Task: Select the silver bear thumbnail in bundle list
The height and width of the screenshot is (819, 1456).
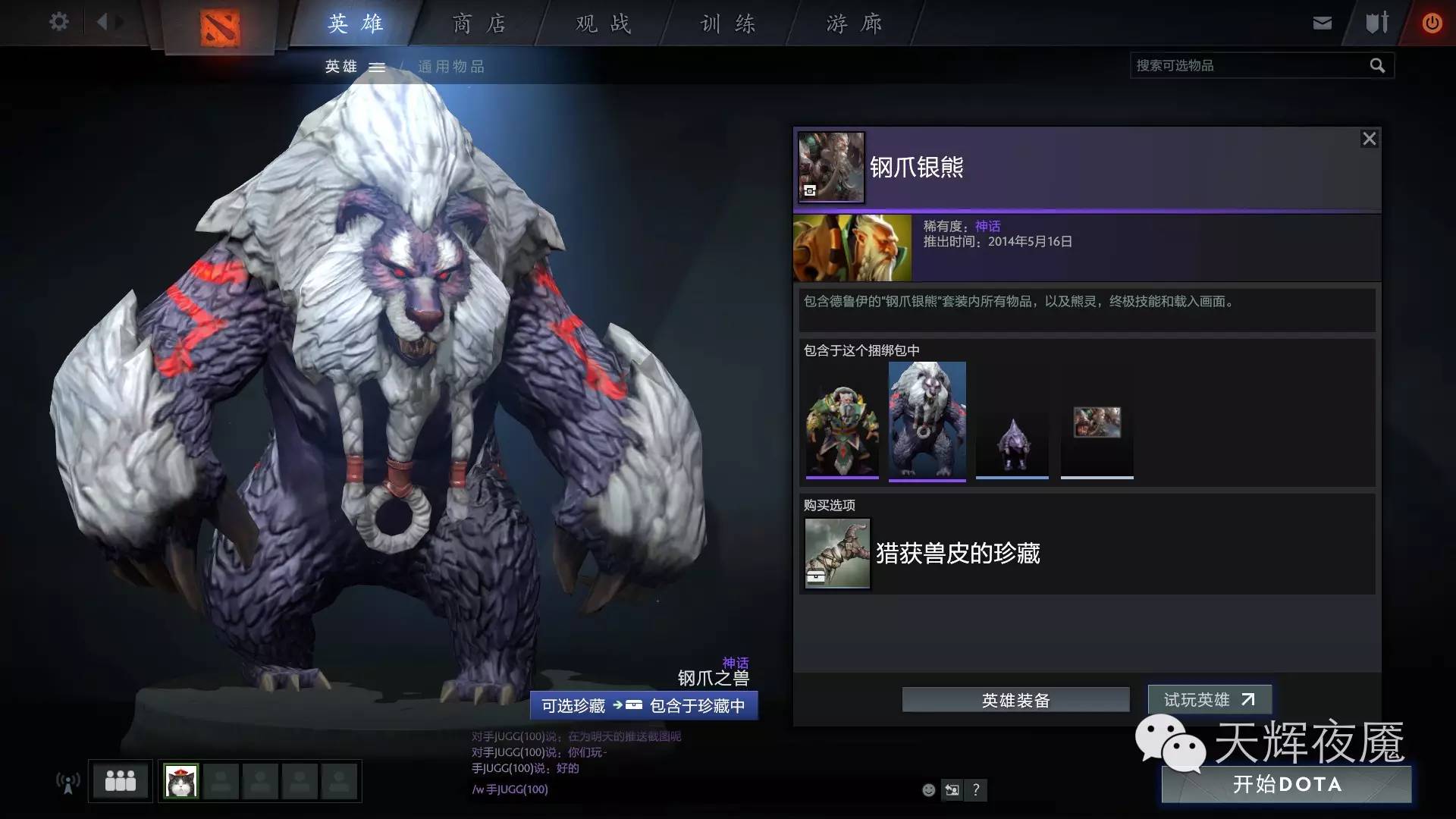Action: [927, 419]
